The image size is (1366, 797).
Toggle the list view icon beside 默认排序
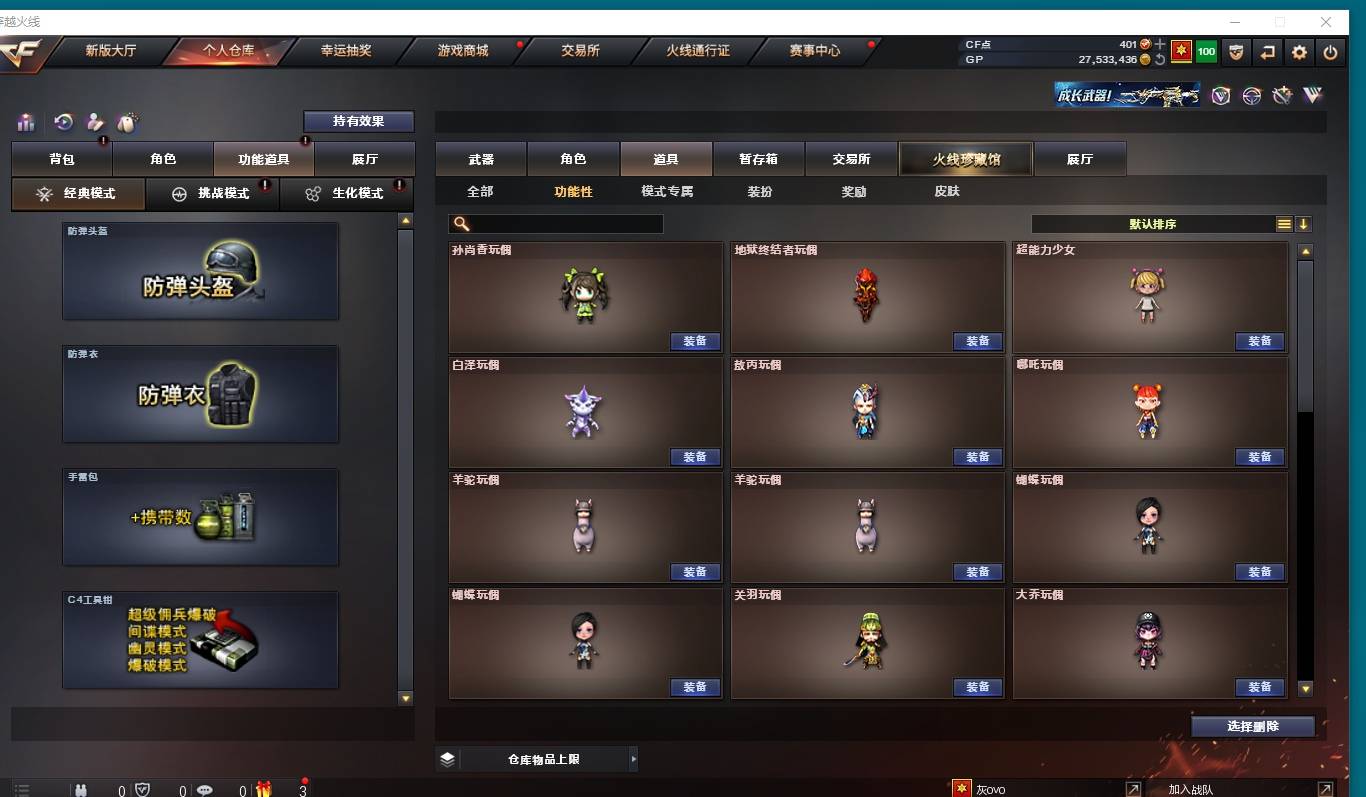click(1284, 224)
